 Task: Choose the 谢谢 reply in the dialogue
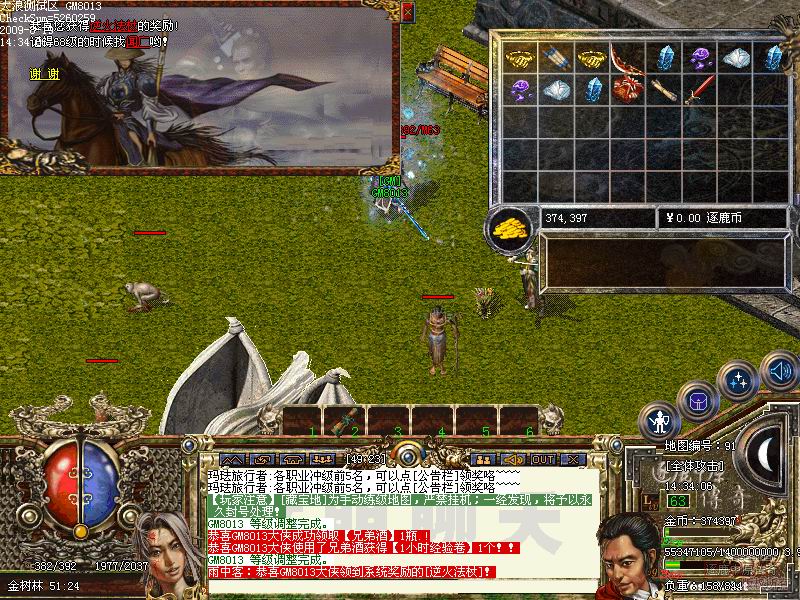44,73
